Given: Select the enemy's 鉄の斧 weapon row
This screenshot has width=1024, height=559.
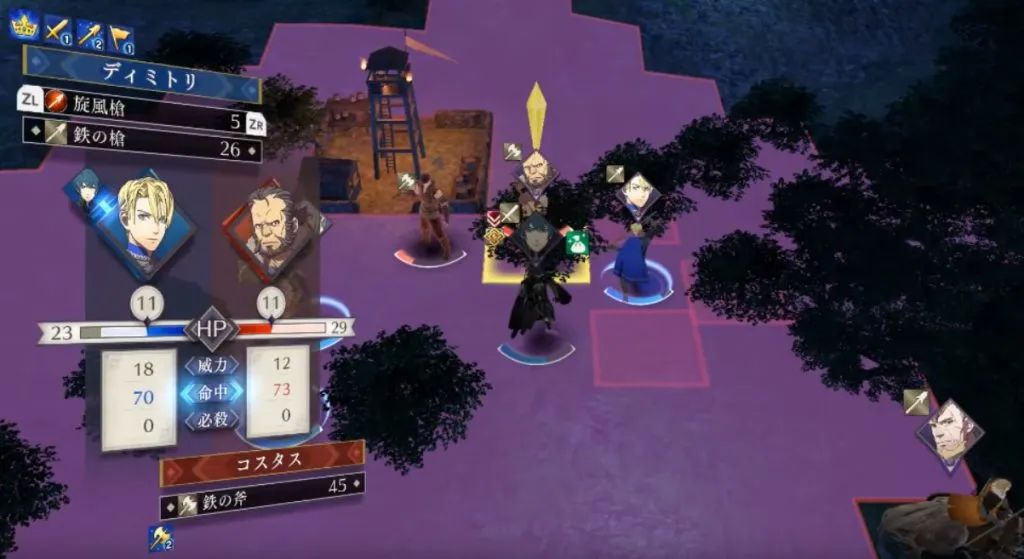Looking at the screenshot, I should pyautogui.click(x=262, y=488).
